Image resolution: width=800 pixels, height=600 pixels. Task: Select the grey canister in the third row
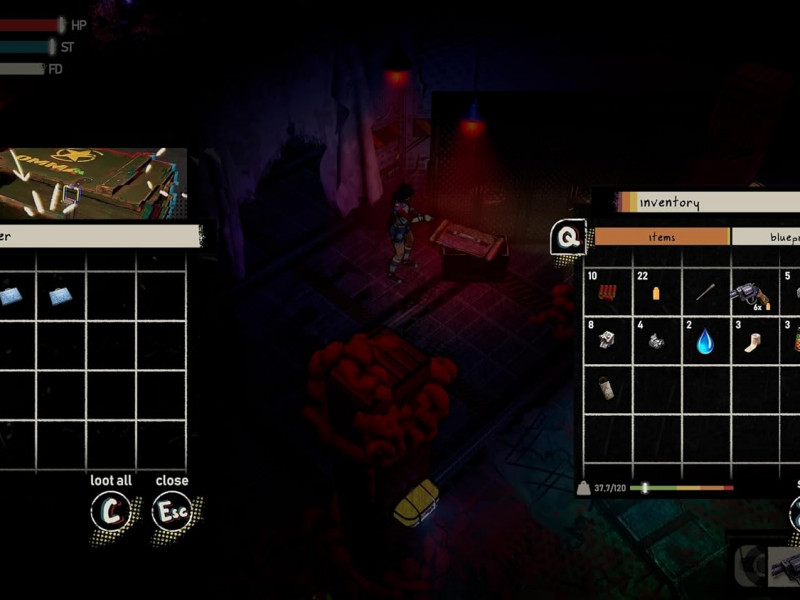(x=608, y=389)
